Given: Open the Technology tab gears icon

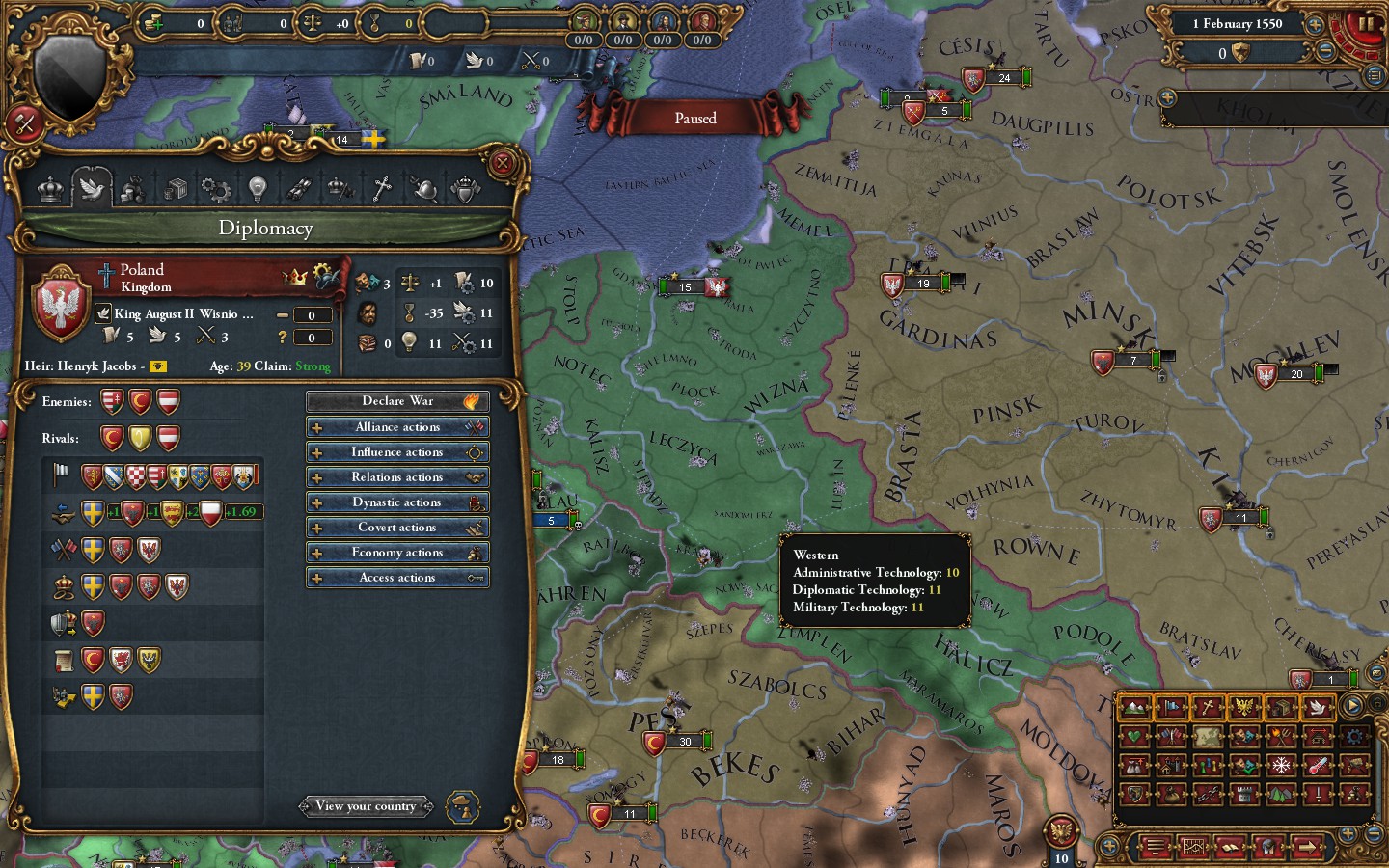Looking at the screenshot, I should (215, 188).
